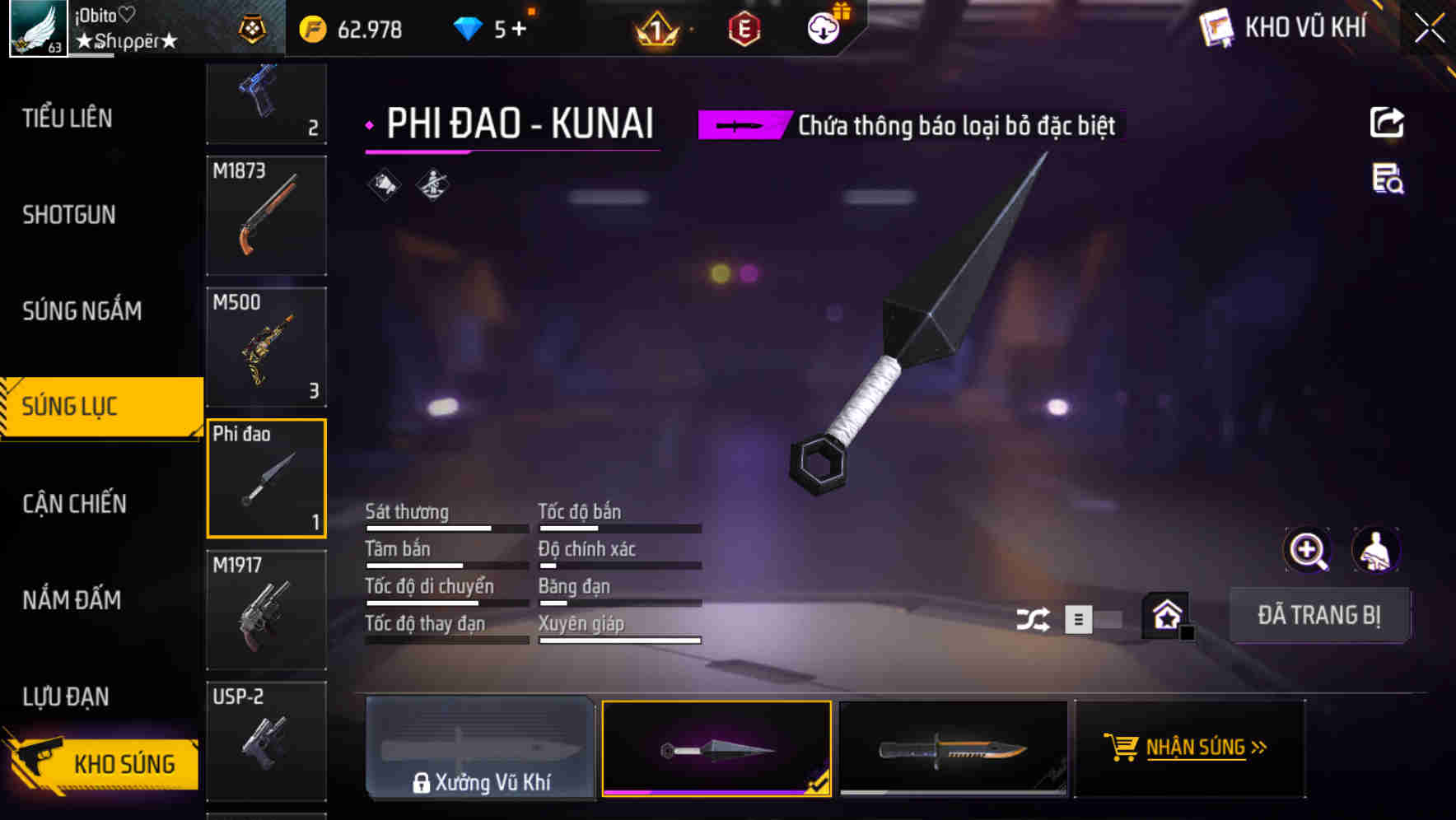Select the M1917 weapon thumbnail
The width and height of the screenshot is (1456, 820).
coord(266,608)
